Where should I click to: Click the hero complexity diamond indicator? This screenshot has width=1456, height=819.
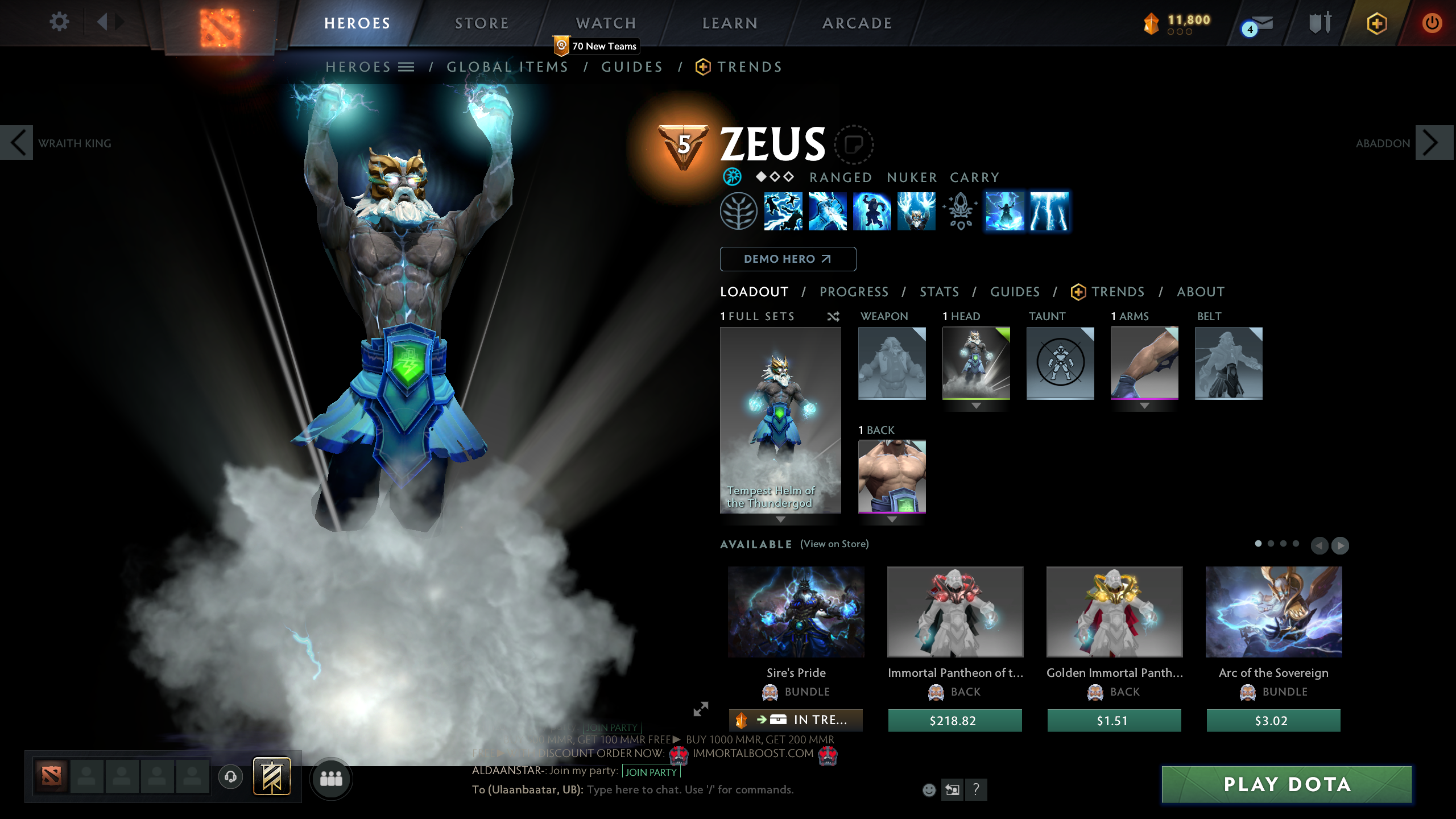[773, 177]
